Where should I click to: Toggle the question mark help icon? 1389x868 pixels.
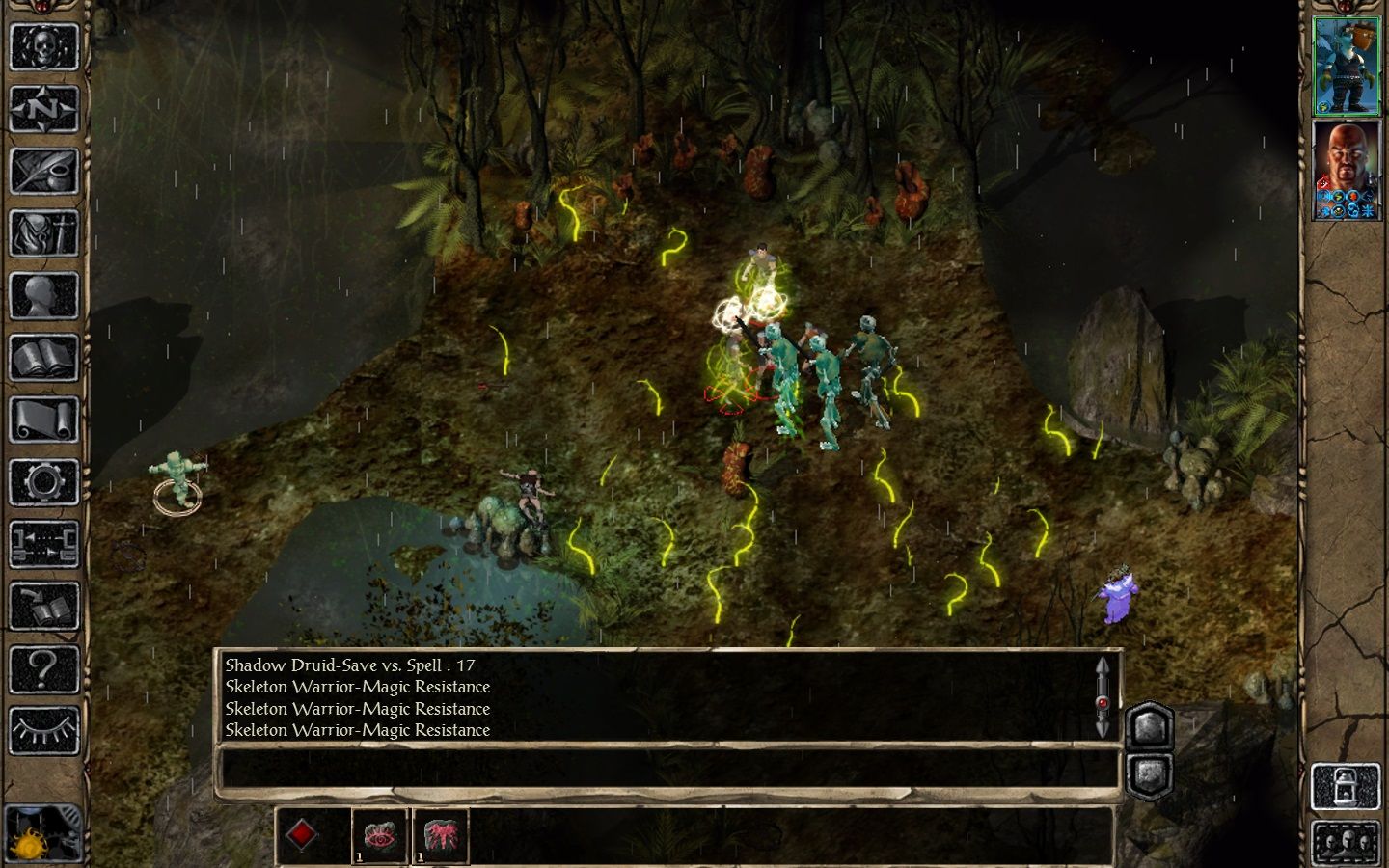(x=43, y=668)
